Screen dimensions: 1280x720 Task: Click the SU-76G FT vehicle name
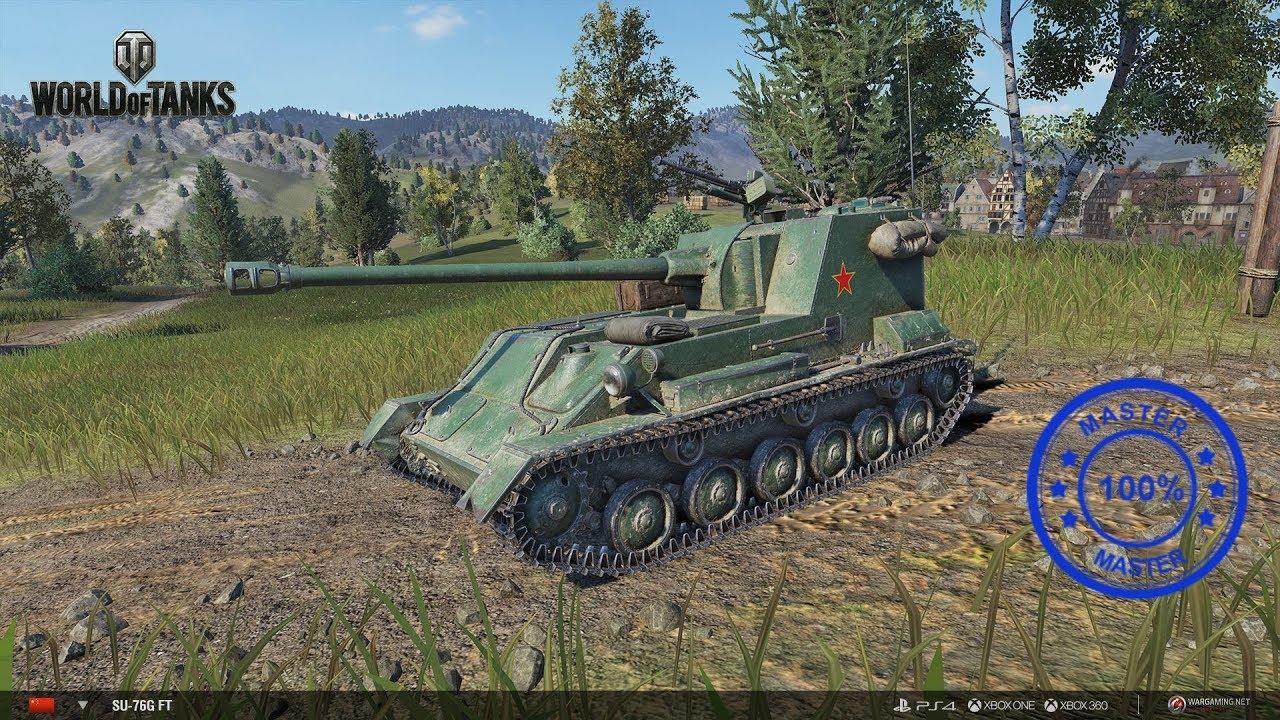(144, 705)
